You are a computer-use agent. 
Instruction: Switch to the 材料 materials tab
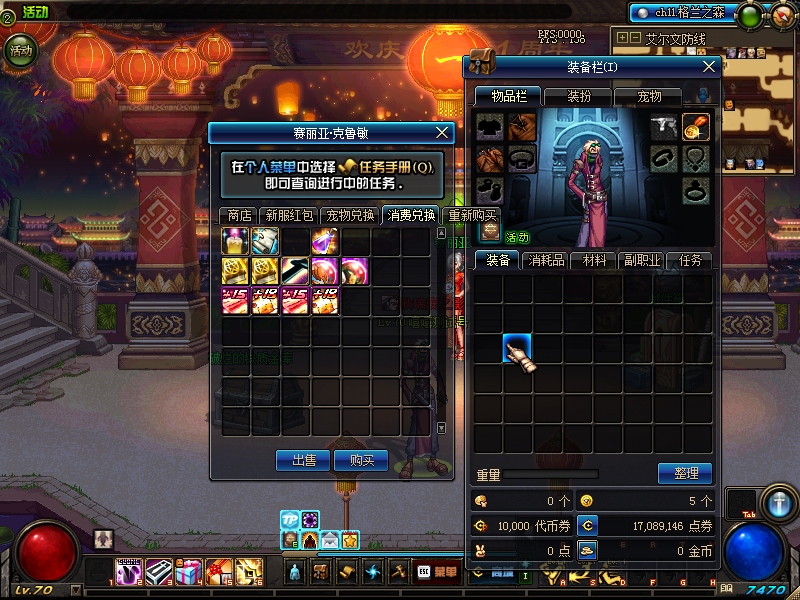point(594,260)
